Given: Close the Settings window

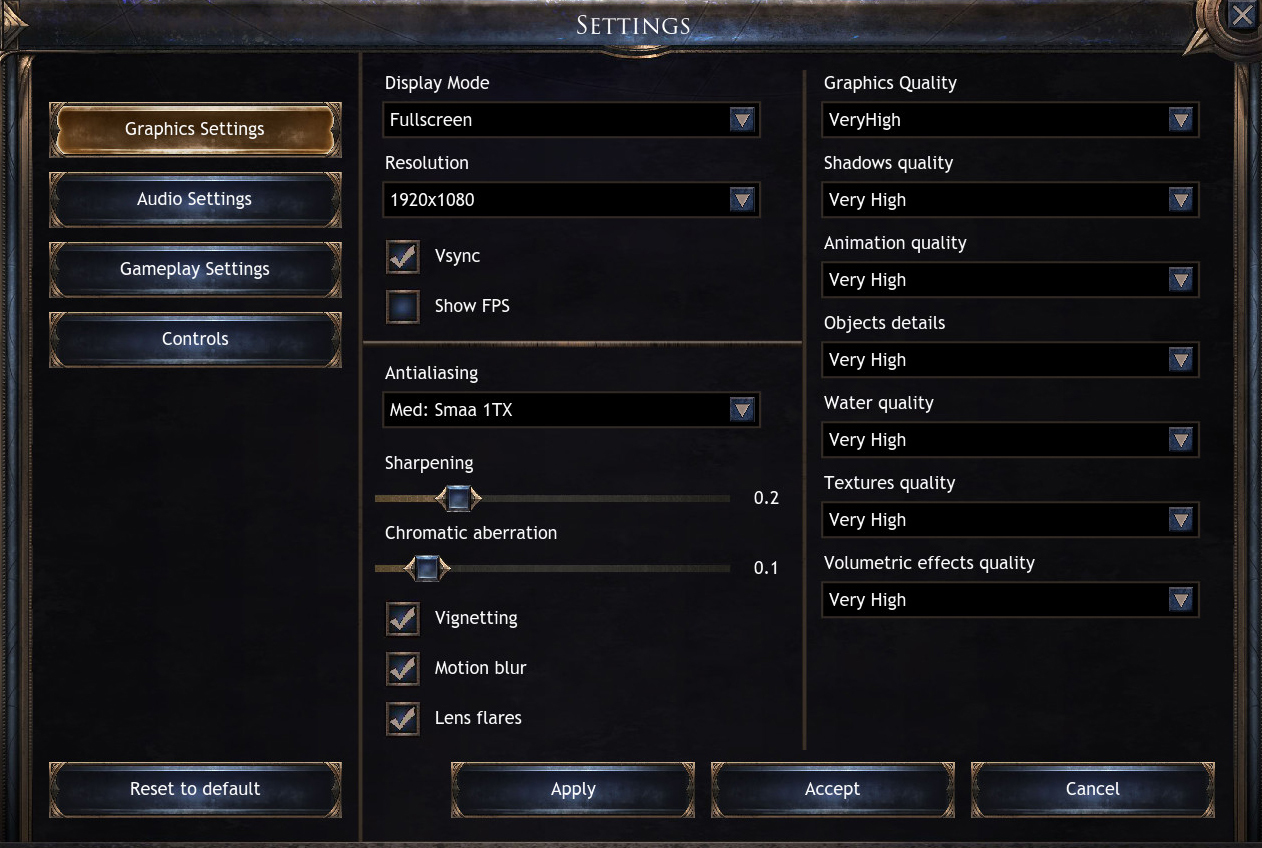Looking at the screenshot, I should (1242, 15).
